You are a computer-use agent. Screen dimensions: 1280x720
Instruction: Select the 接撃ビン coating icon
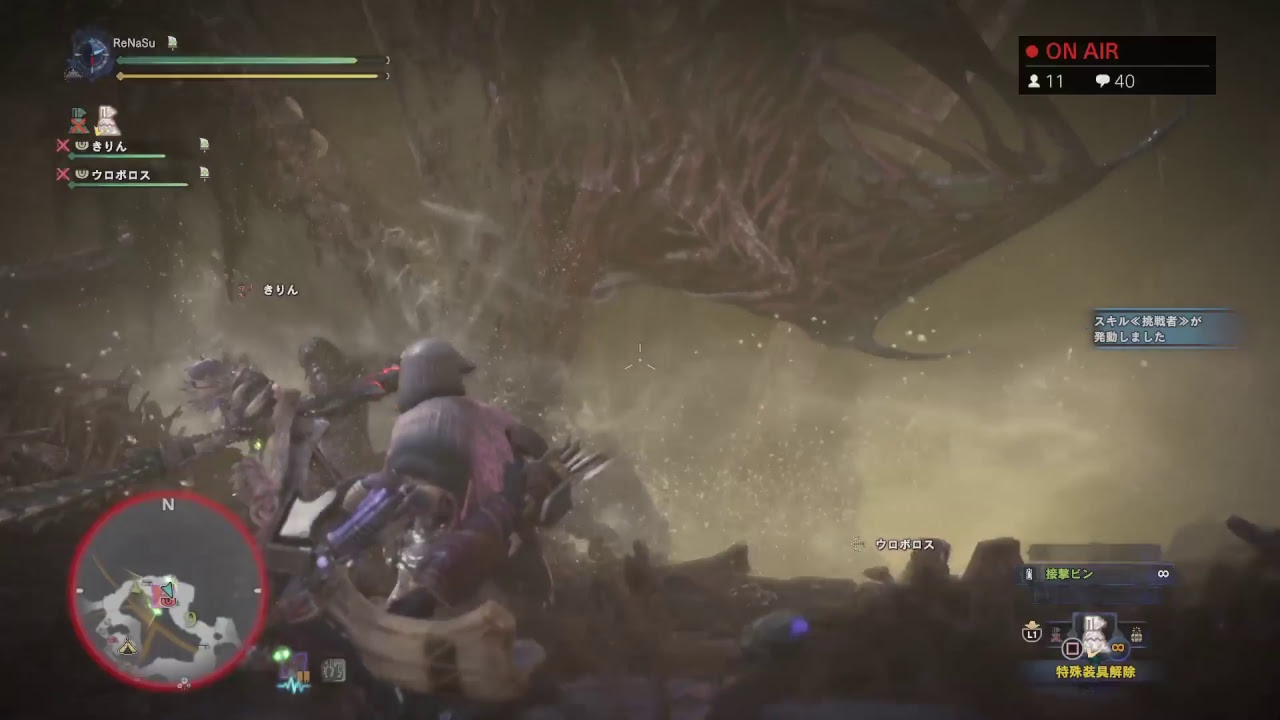click(1028, 573)
